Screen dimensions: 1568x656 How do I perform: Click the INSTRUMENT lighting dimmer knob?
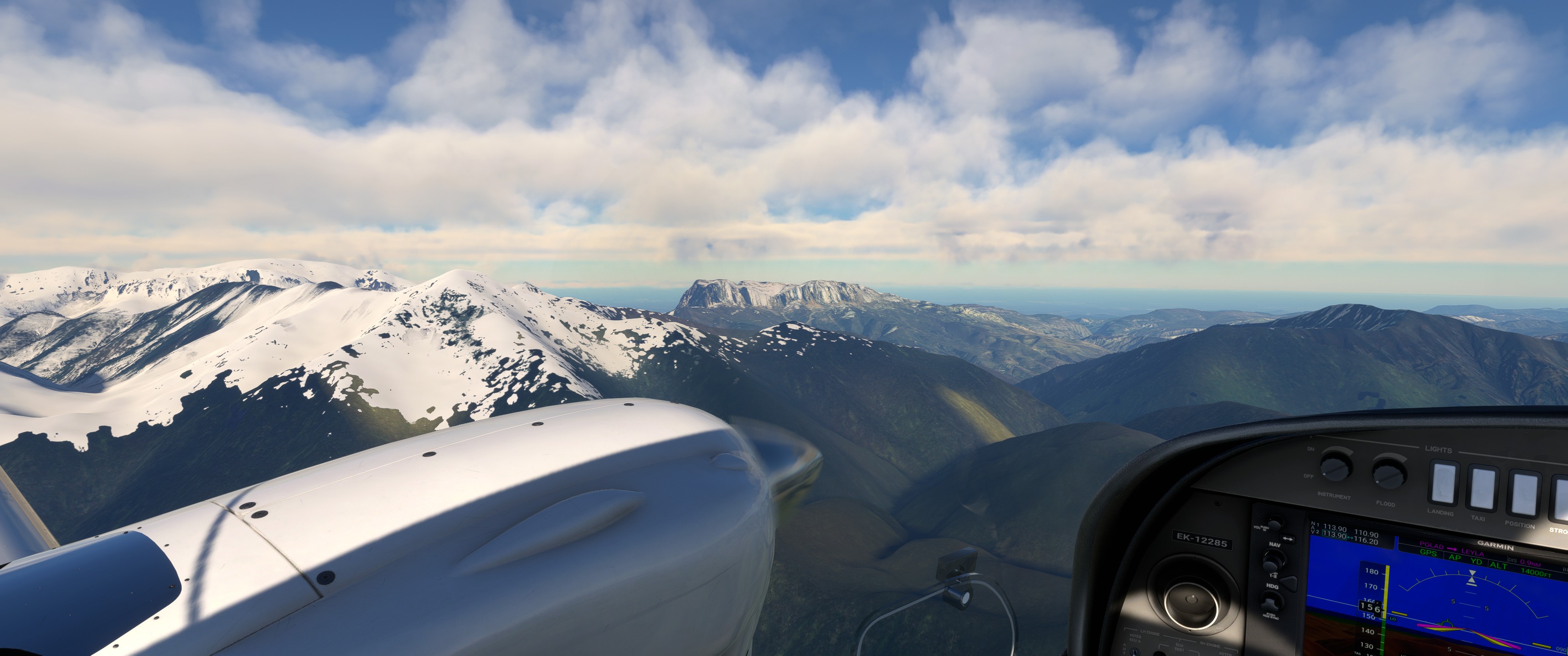click(x=1336, y=467)
